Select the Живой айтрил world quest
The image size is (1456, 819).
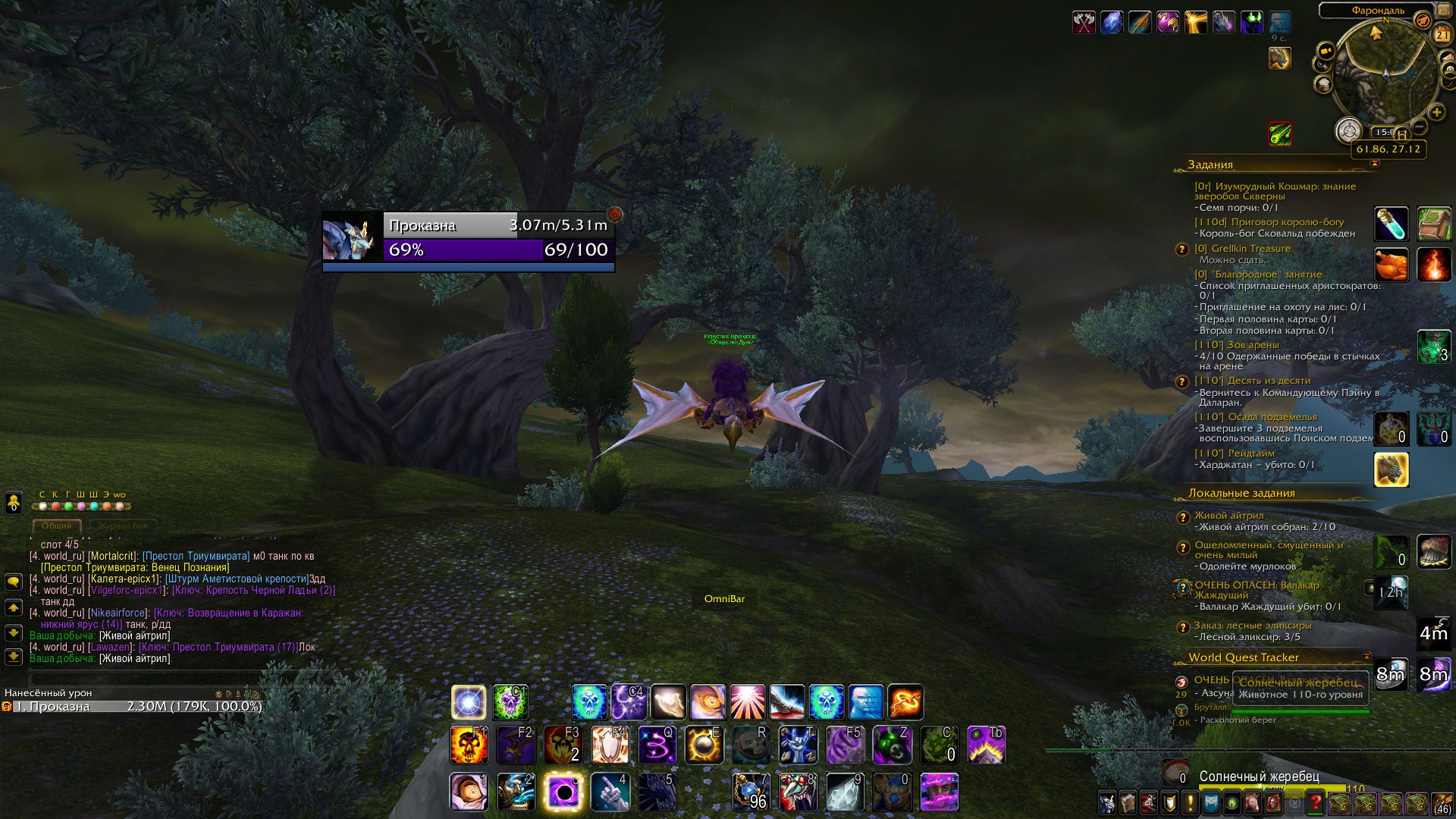tap(1229, 516)
